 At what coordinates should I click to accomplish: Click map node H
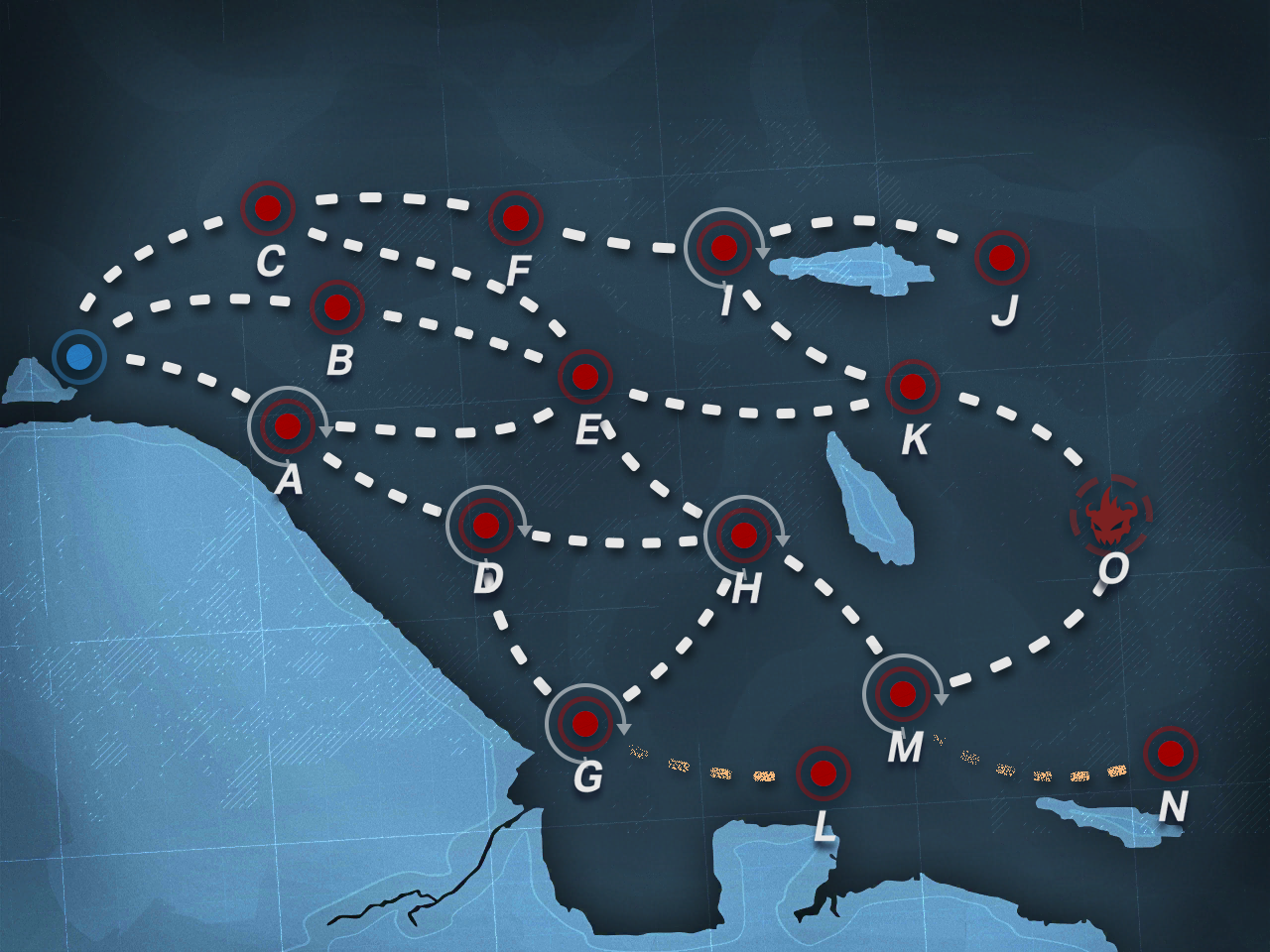coord(744,535)
